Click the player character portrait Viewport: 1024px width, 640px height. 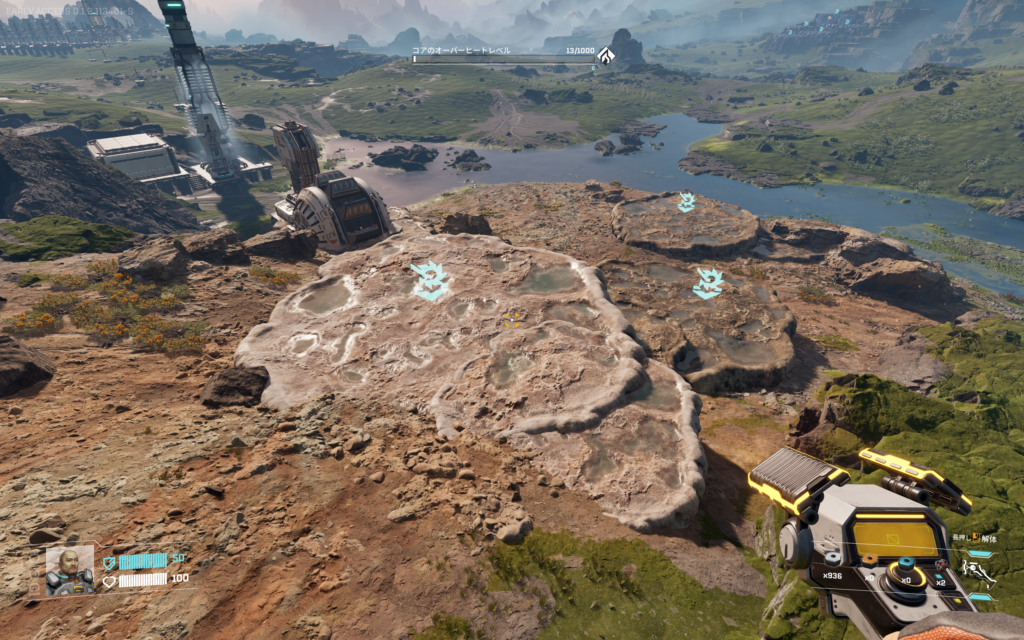(70, 569)
